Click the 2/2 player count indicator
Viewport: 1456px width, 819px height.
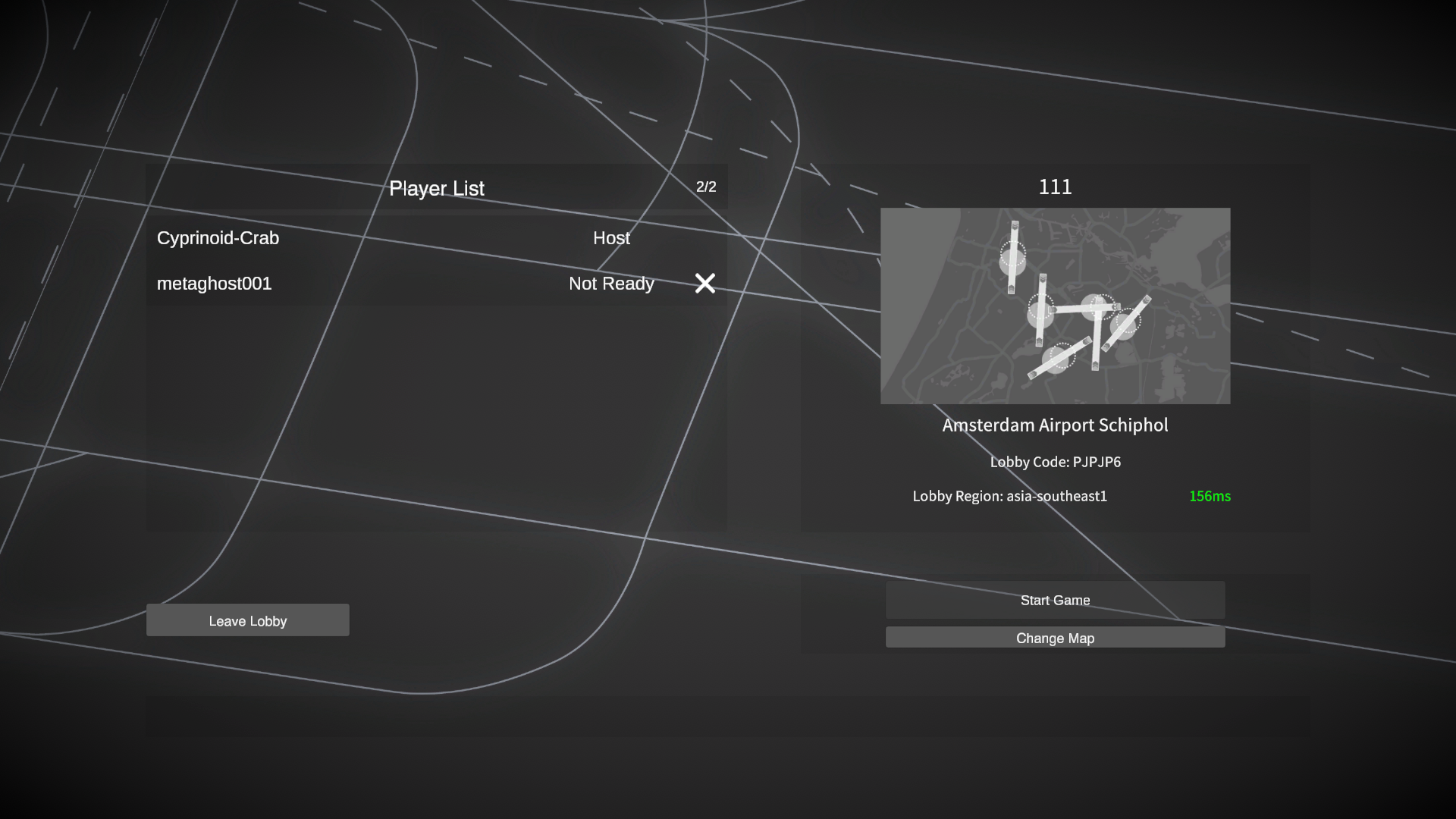[x=705, y=187]
